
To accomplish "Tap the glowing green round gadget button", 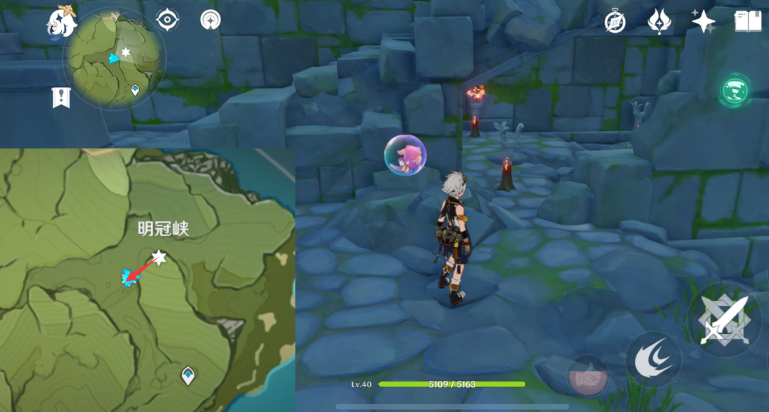I will 736,90.
